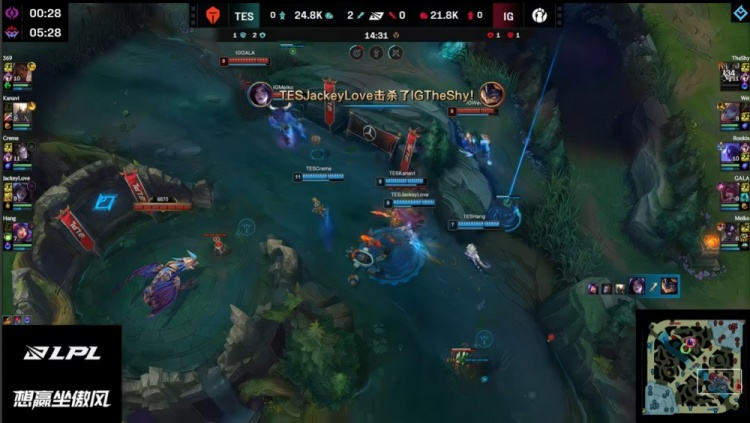Select Hang's champion portrait
The height and width of the screenshot is (423, 750).
[x=20, y=232]
